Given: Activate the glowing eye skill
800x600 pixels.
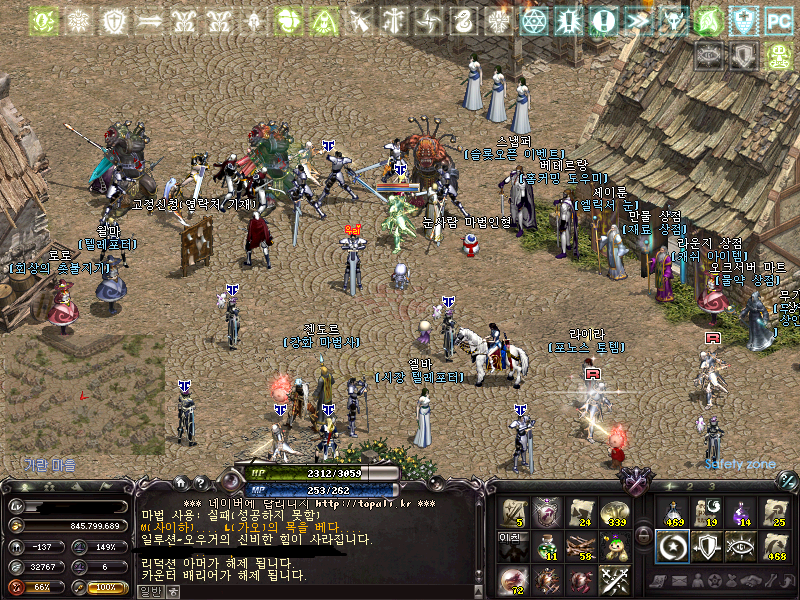Looking at the screenshot, I should (741, 546).
